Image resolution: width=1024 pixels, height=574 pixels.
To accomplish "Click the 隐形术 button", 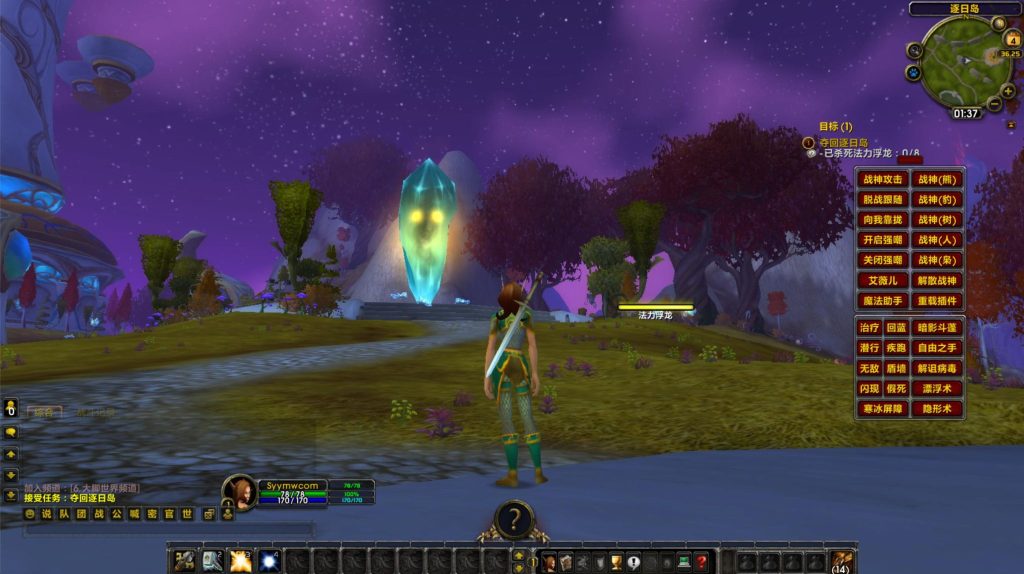I will pos(938,409).
